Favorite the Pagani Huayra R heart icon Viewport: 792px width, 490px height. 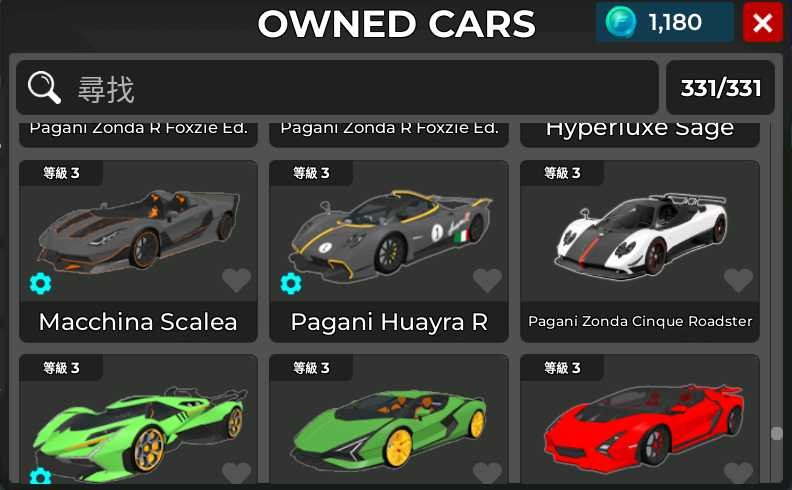tap(487, 282)
